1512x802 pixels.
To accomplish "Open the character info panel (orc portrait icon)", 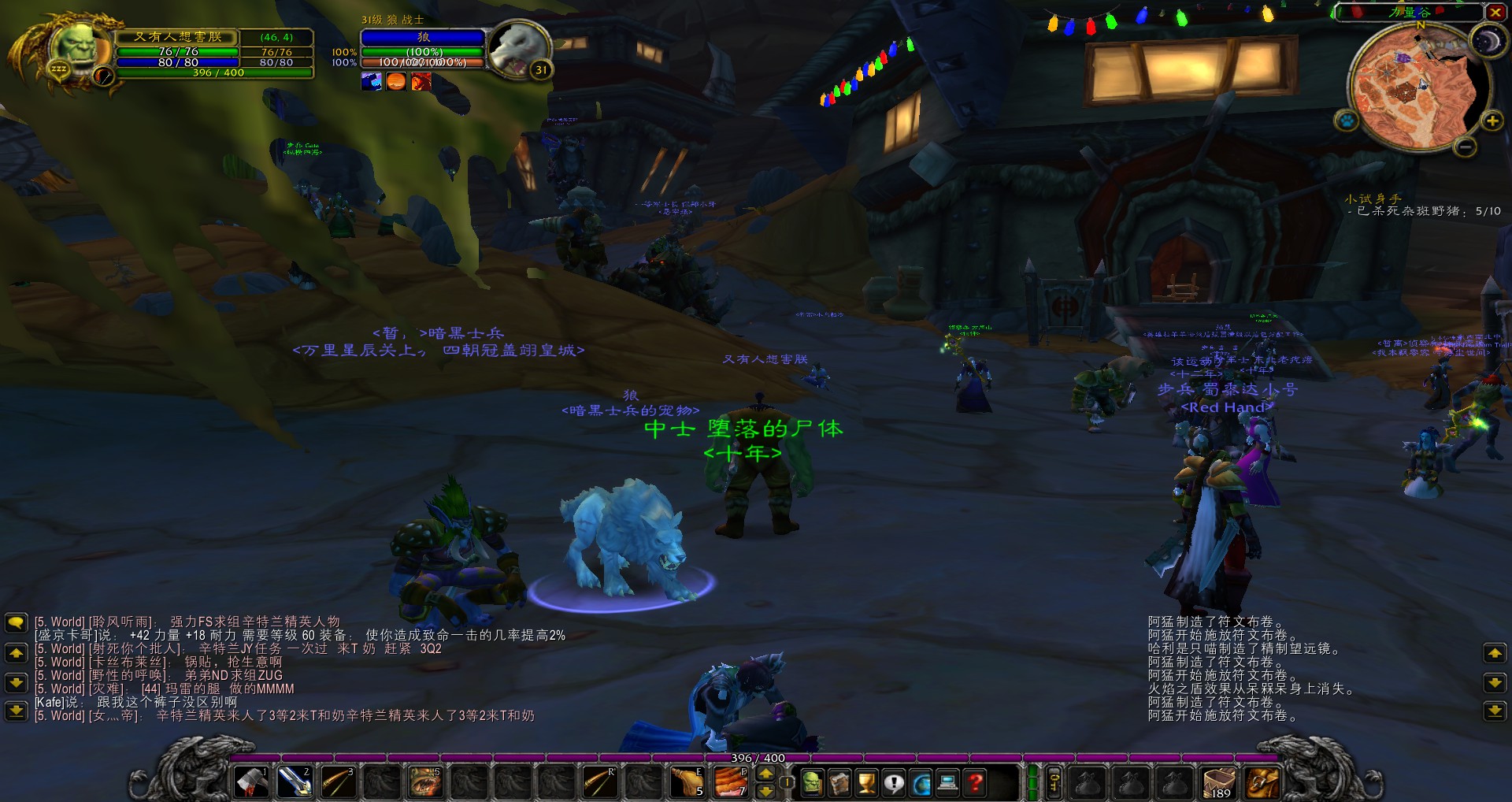I will click(811, 784).
